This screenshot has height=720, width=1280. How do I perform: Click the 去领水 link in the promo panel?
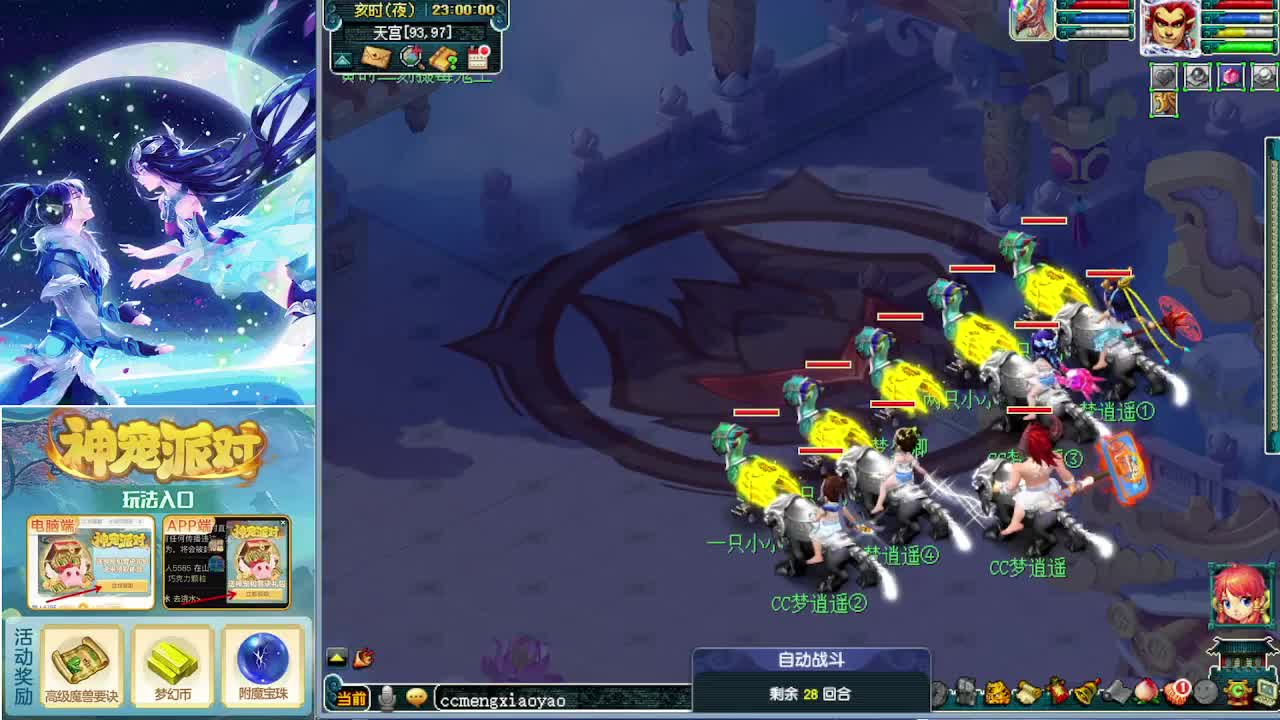tap(181, 596)
